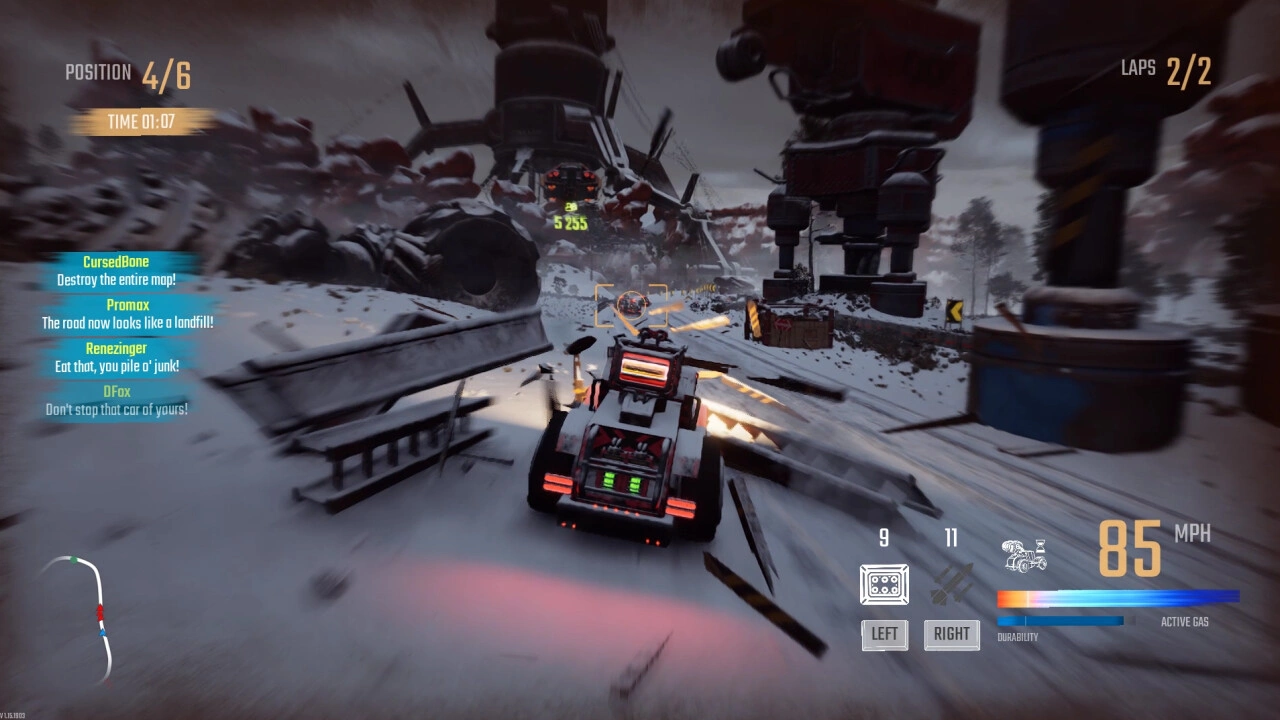
Task: Select CursedBone's chat message
Action: tap(116, 271)
